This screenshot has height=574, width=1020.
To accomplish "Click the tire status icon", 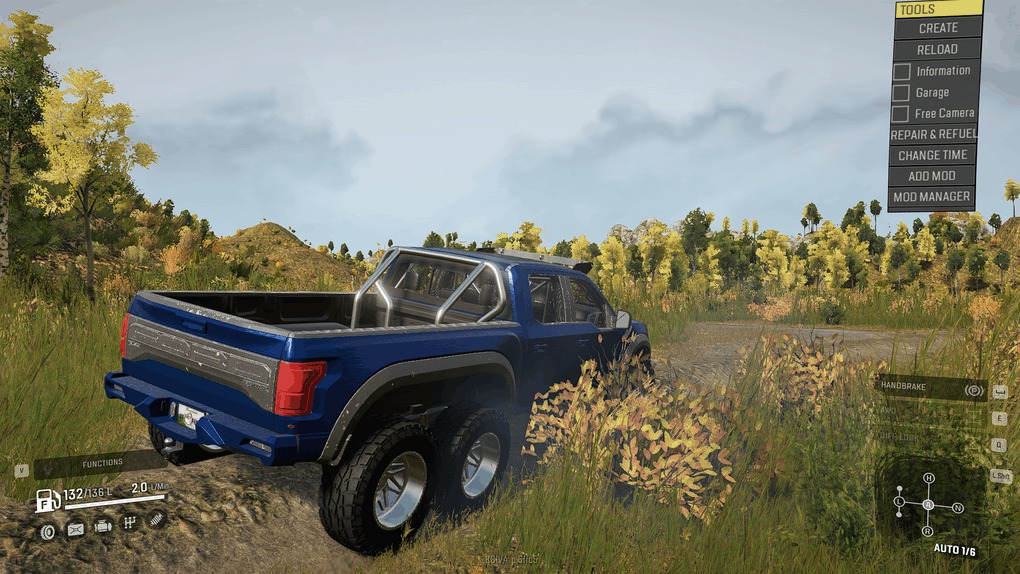I will click(47, 529).
